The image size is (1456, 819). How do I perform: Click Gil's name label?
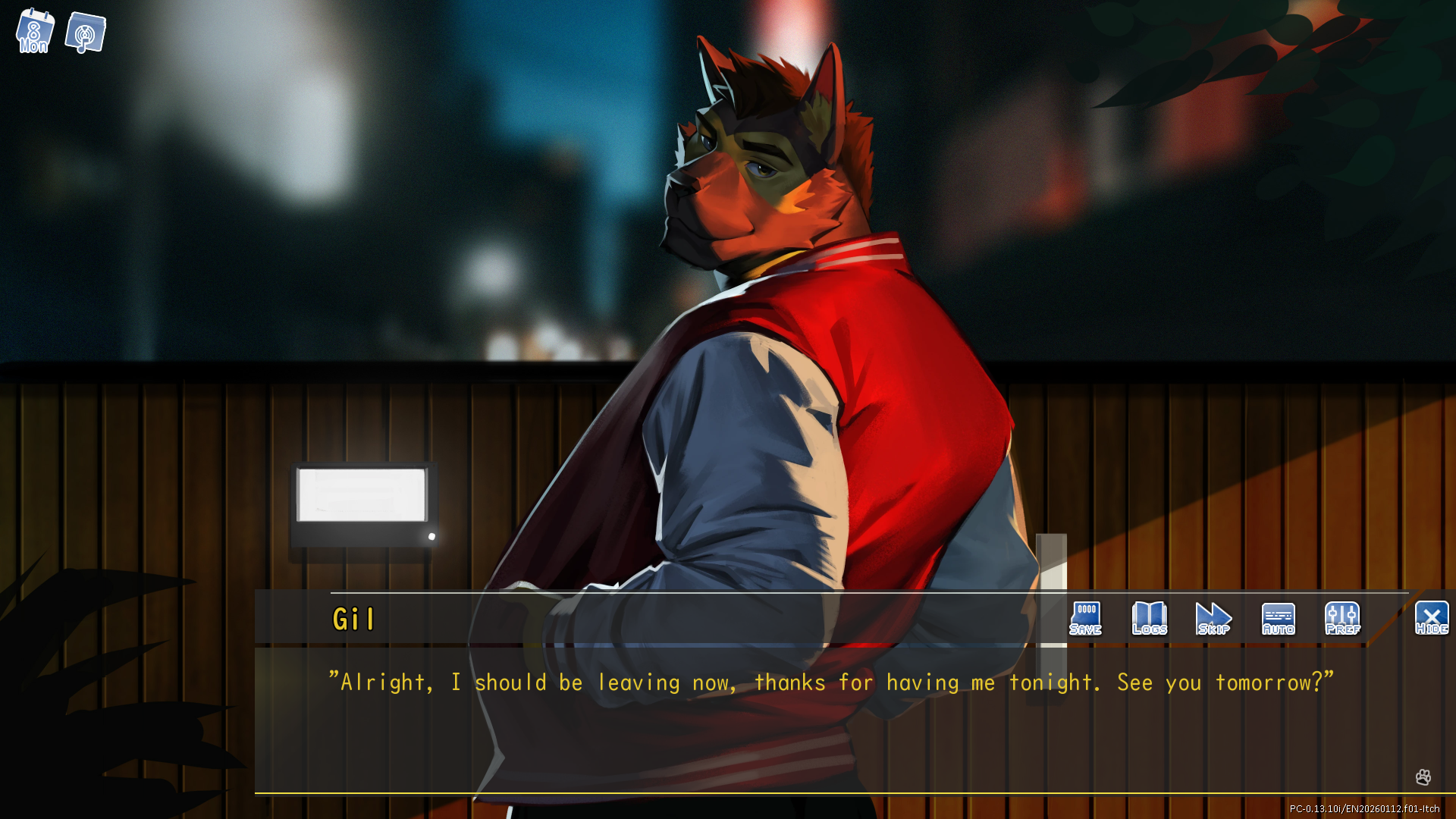point(353,619)
